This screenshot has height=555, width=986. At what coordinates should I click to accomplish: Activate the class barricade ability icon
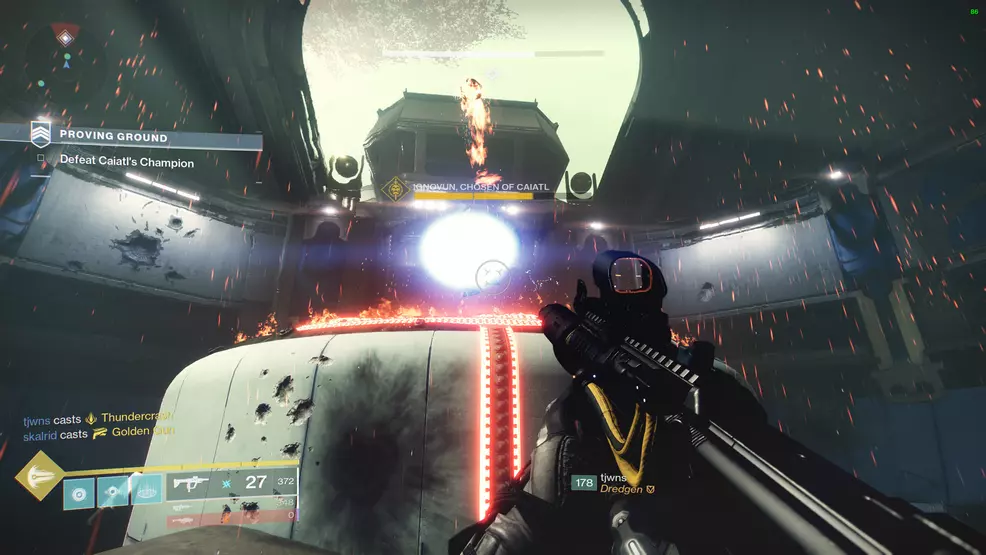point(146,490)
